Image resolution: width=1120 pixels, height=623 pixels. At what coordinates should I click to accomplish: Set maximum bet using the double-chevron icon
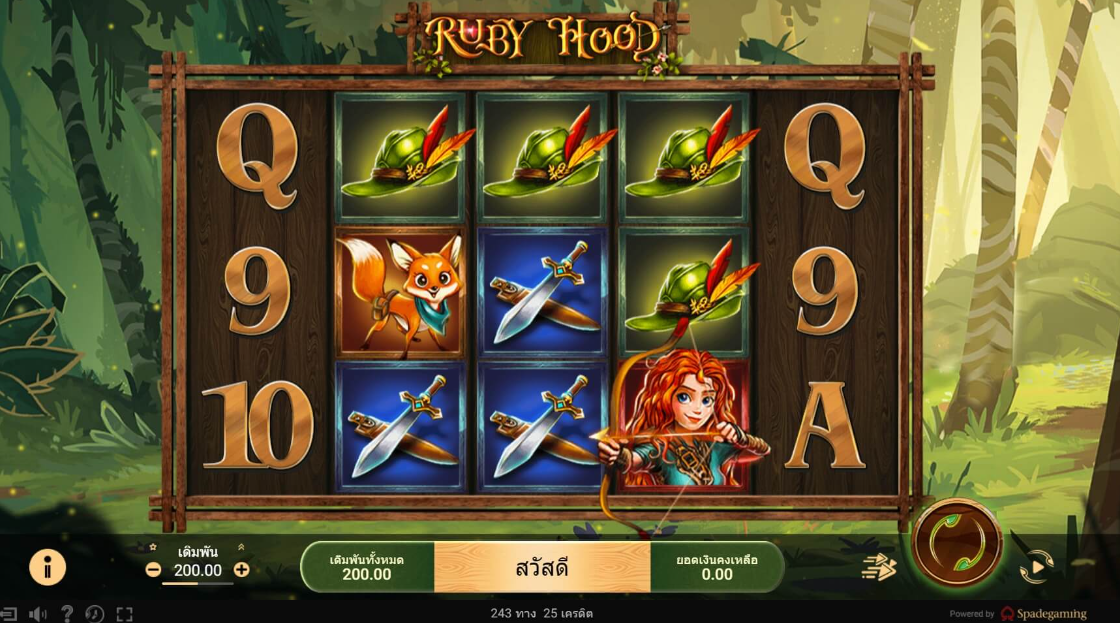pos(241,548)
